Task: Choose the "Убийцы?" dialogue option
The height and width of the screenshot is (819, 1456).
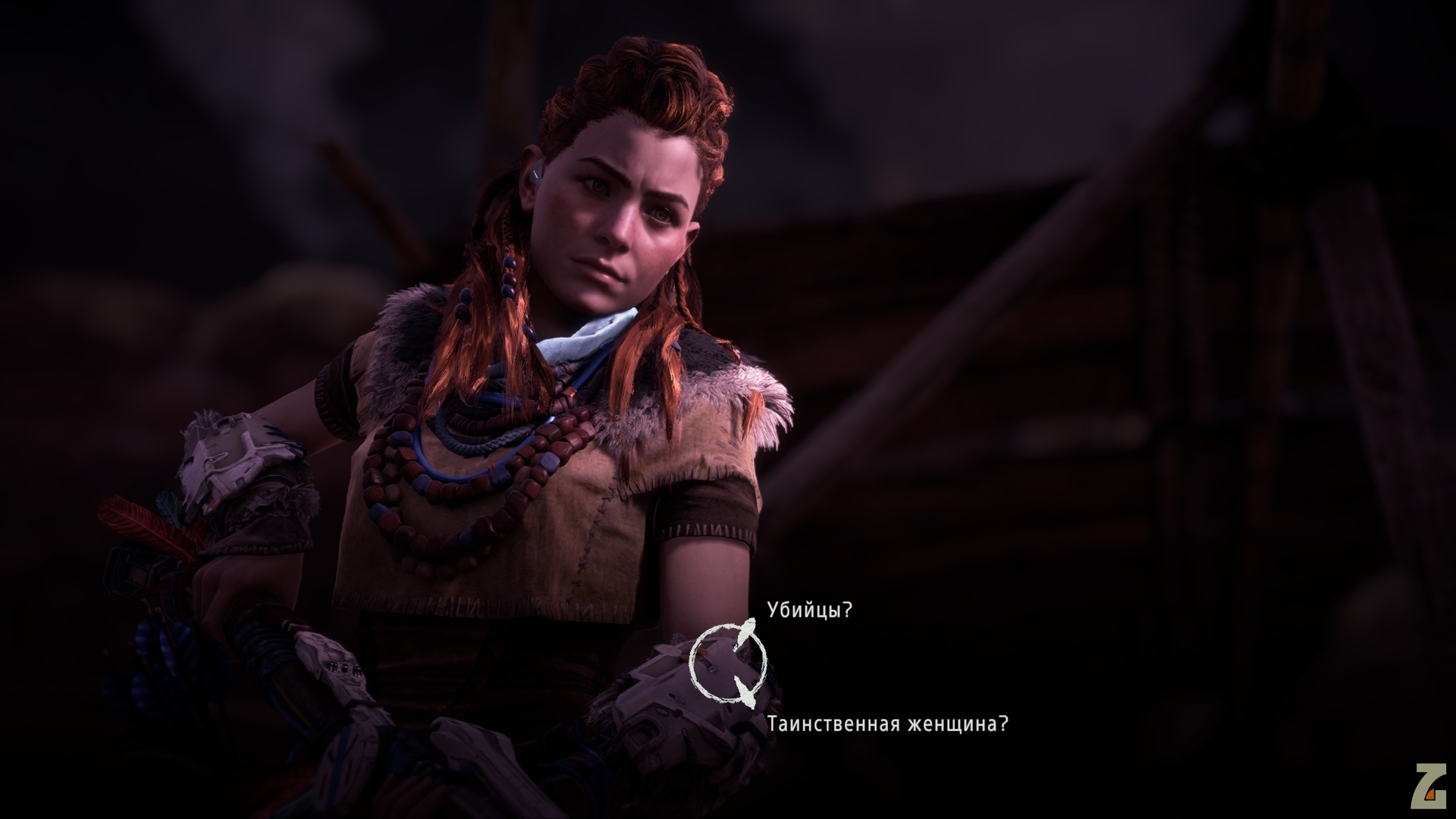Action: point(810,610)
